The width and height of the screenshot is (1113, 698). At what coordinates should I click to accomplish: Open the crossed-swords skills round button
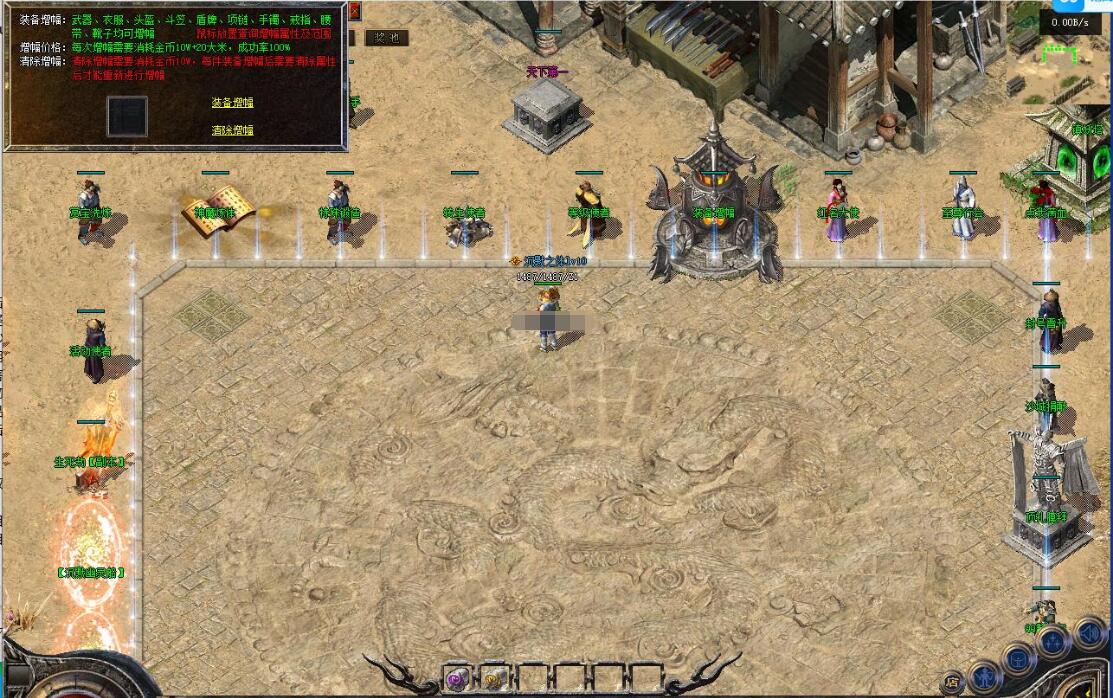(1052, 641)
